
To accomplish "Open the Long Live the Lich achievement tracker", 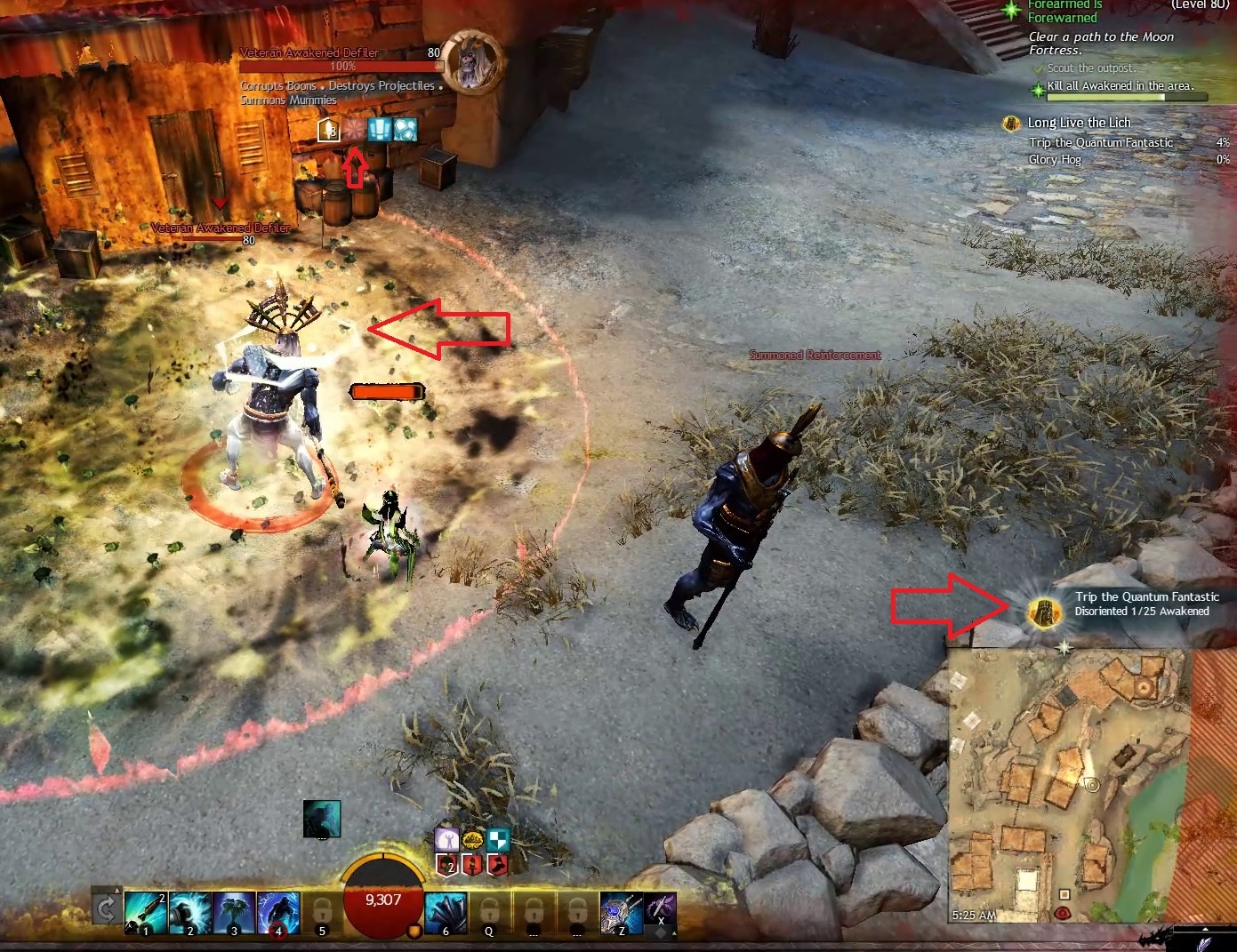I will 1079,123.
